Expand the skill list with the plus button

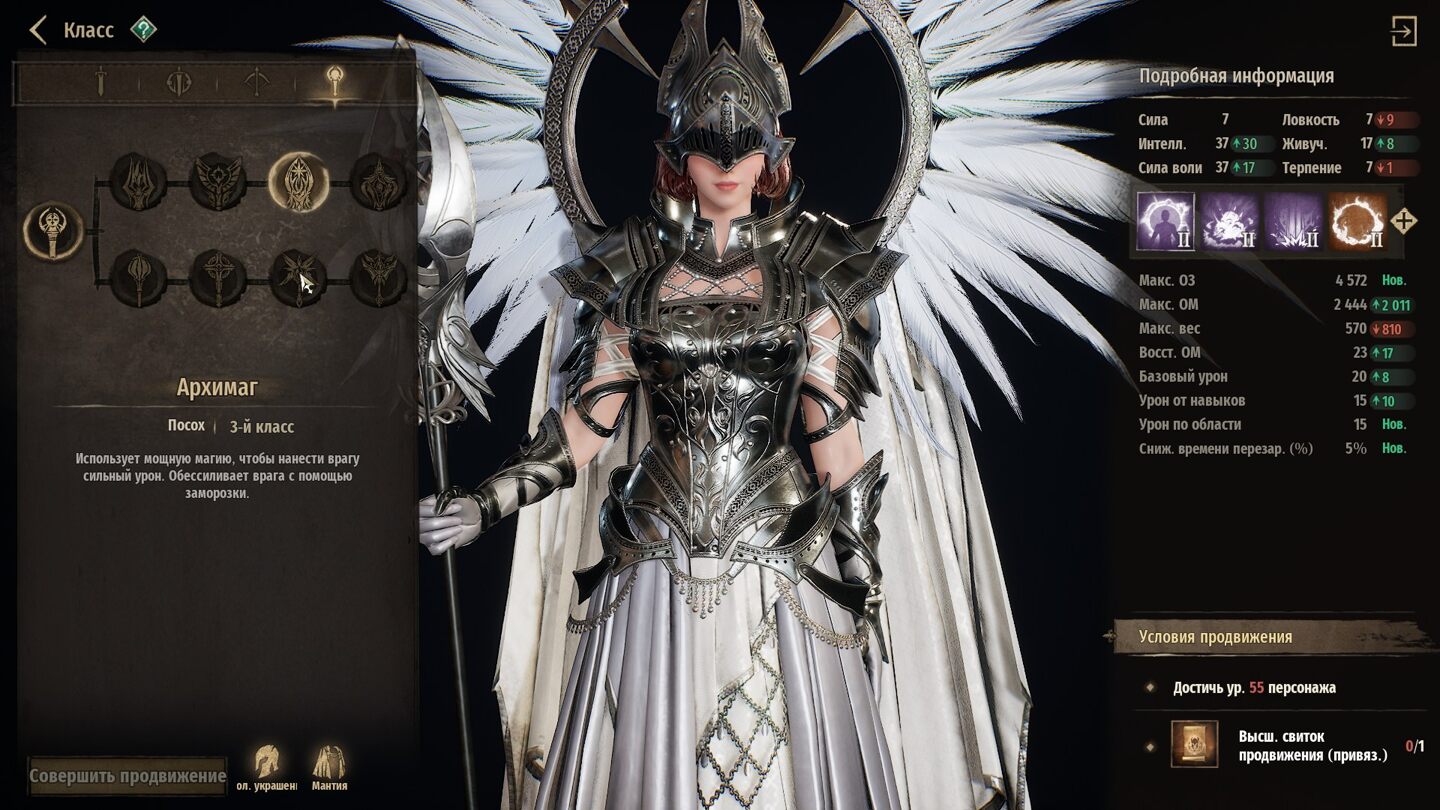(1404, 221)
